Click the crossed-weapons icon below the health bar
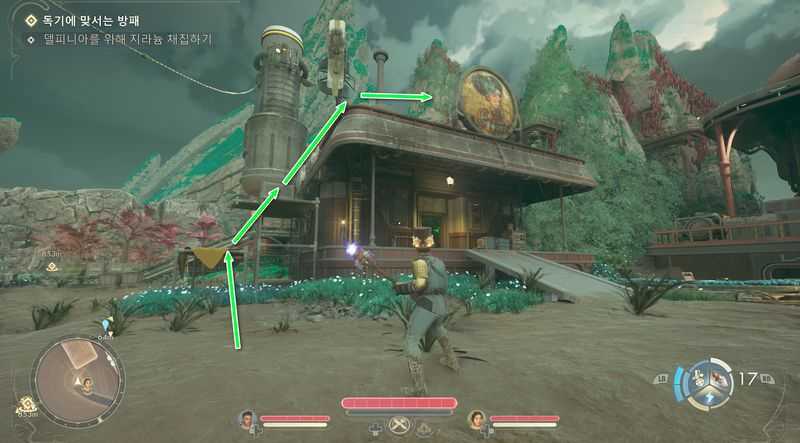 (x=400, y=425)
